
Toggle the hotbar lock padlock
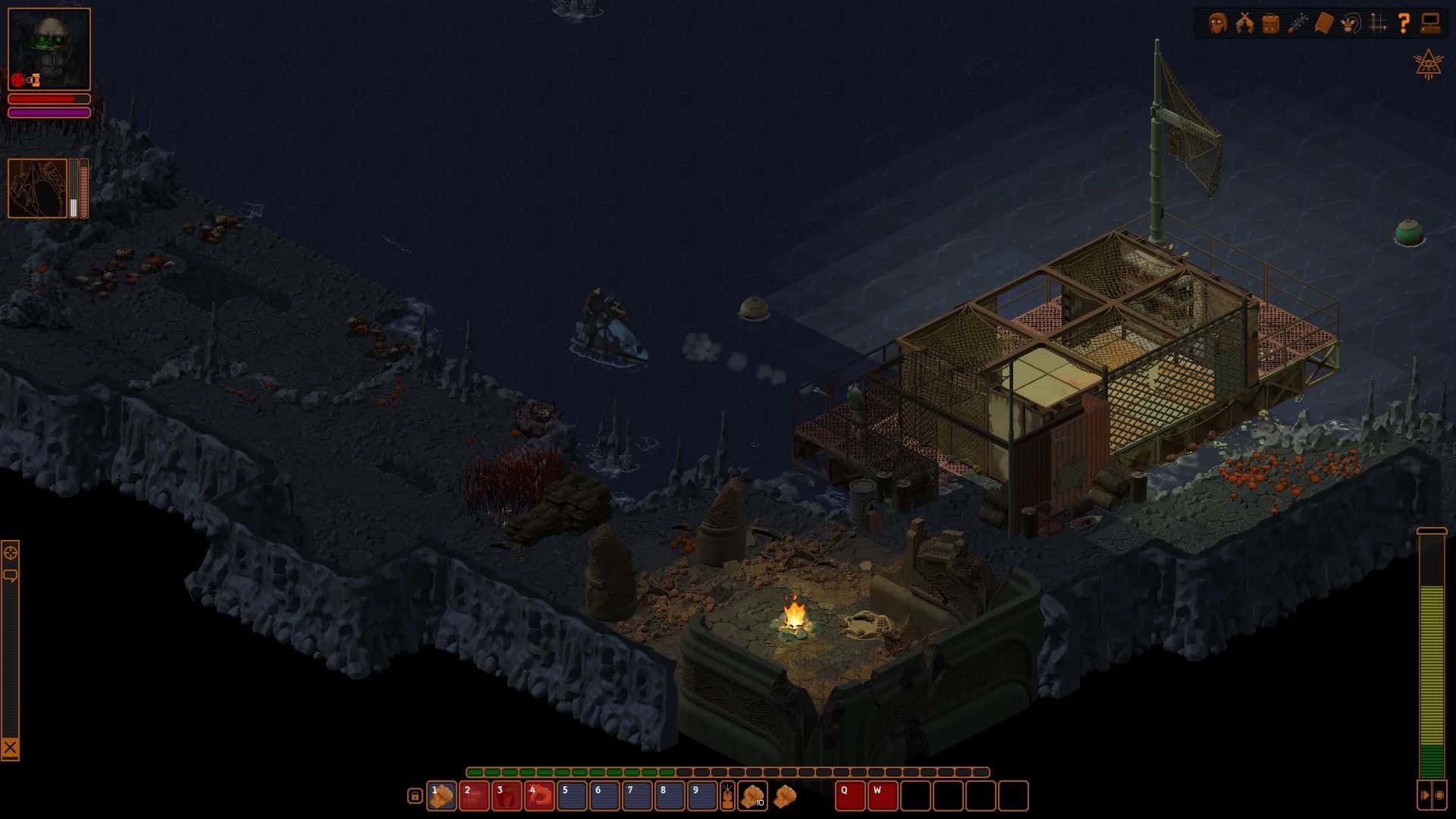(x=414, y=796)
